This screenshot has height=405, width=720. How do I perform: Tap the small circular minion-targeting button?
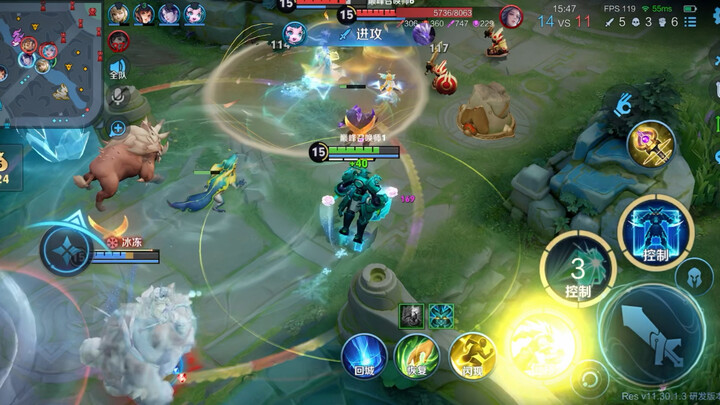(x=591, y=380)
